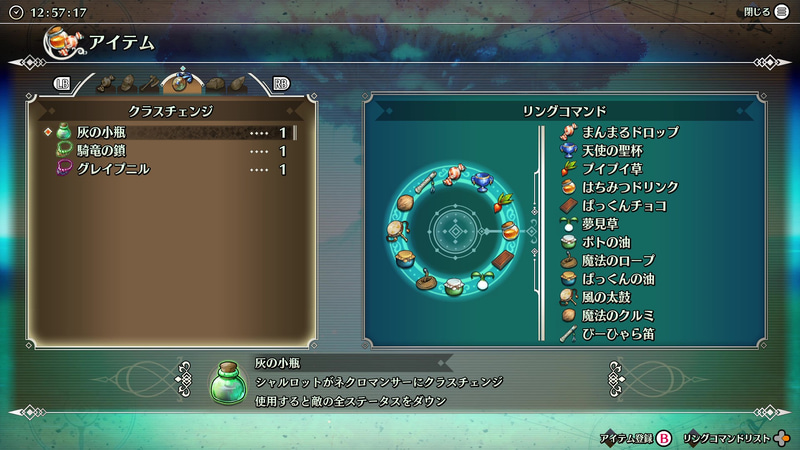Select the honey jar slot on the ring wheel
Image resolution: width=800 pixels, height=450 pixels.
(x=510, y=230)
